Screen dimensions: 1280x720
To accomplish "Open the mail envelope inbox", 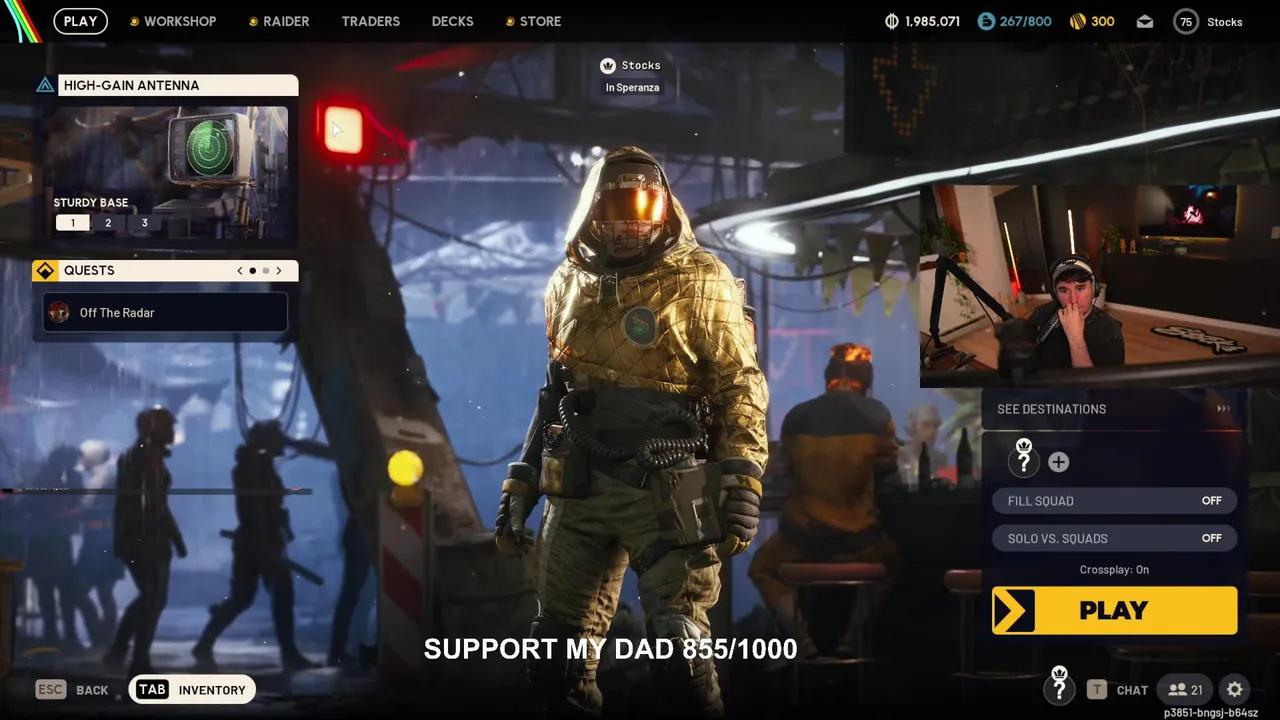I will pos(1144,21).
